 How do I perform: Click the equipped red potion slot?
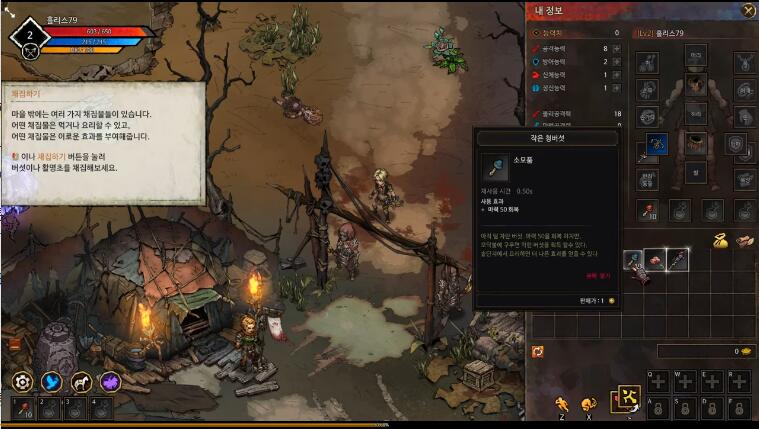(647, 210)
